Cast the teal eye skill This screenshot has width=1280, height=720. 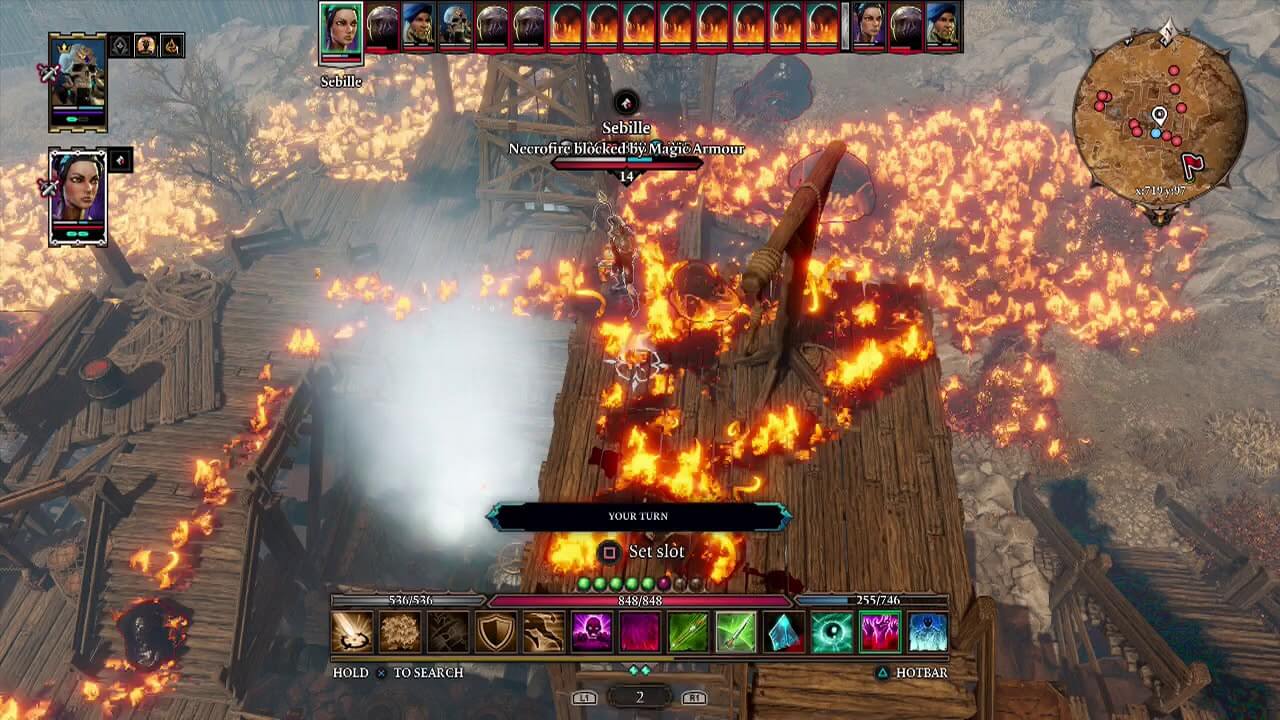(832, 632)
